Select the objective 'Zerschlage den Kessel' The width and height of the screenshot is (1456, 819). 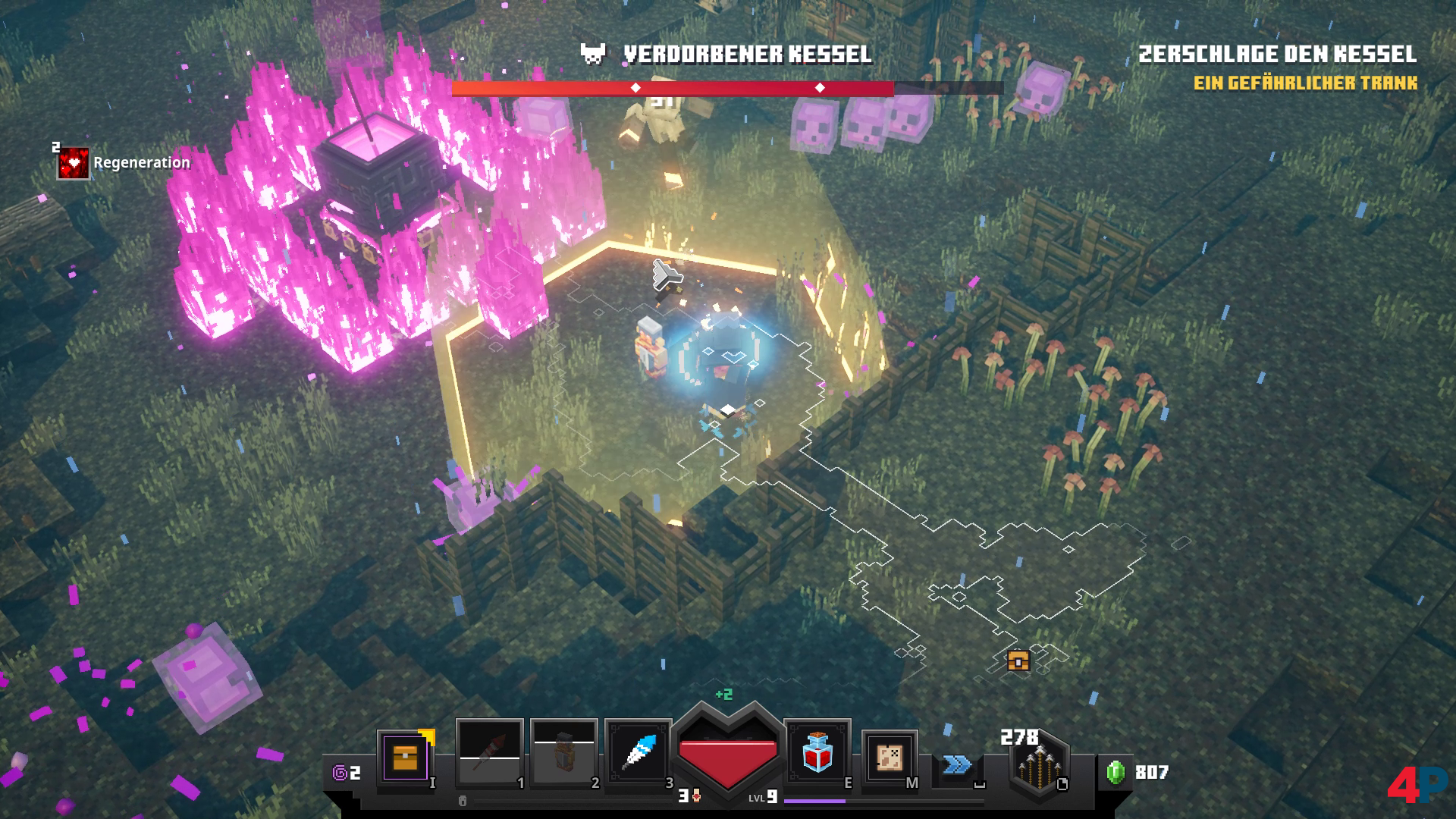coord(1277,55)
